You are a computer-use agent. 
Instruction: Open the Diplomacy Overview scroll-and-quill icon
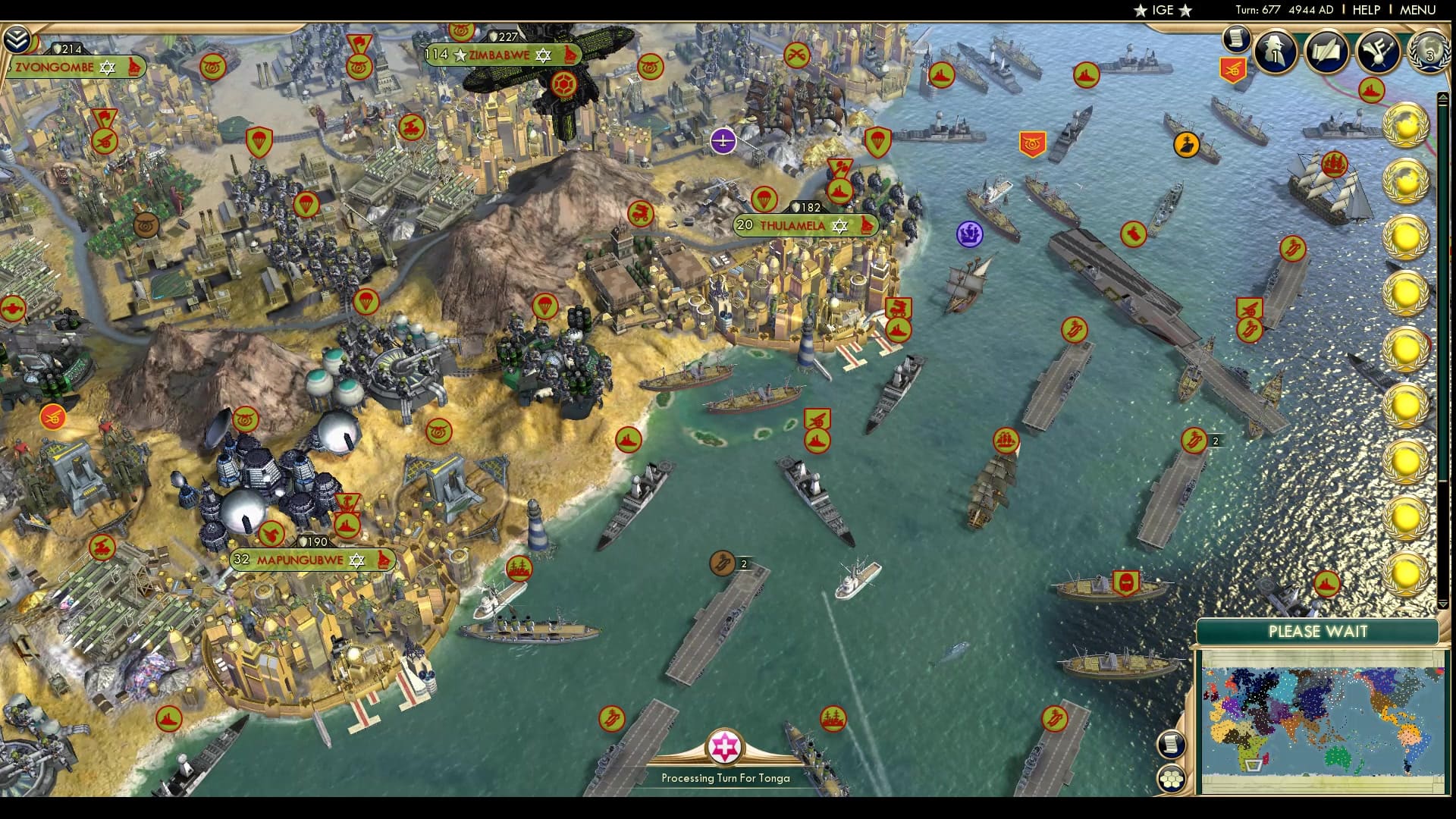point(1326,53)
